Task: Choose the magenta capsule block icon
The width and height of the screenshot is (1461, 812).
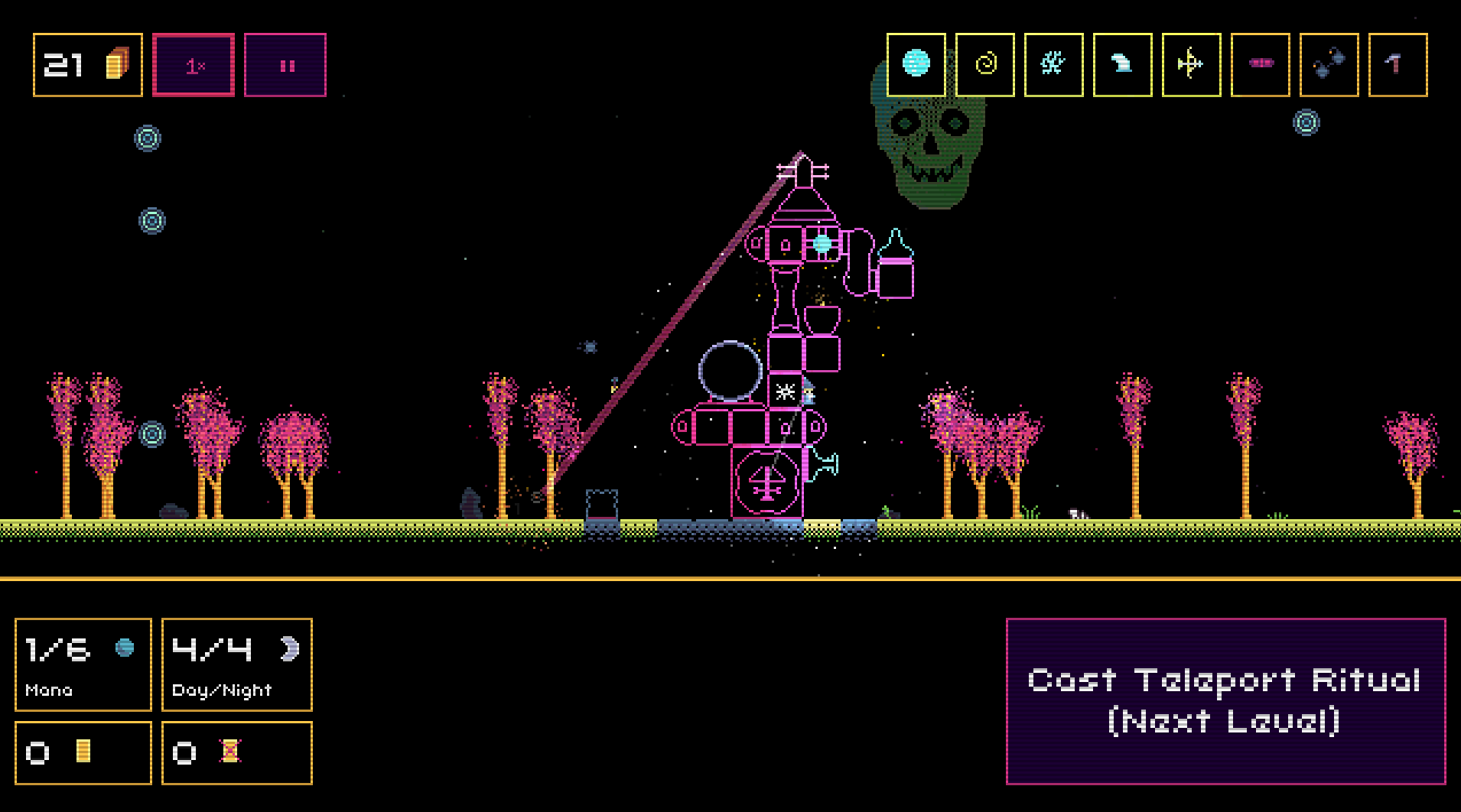Action: pos(1260,64)
